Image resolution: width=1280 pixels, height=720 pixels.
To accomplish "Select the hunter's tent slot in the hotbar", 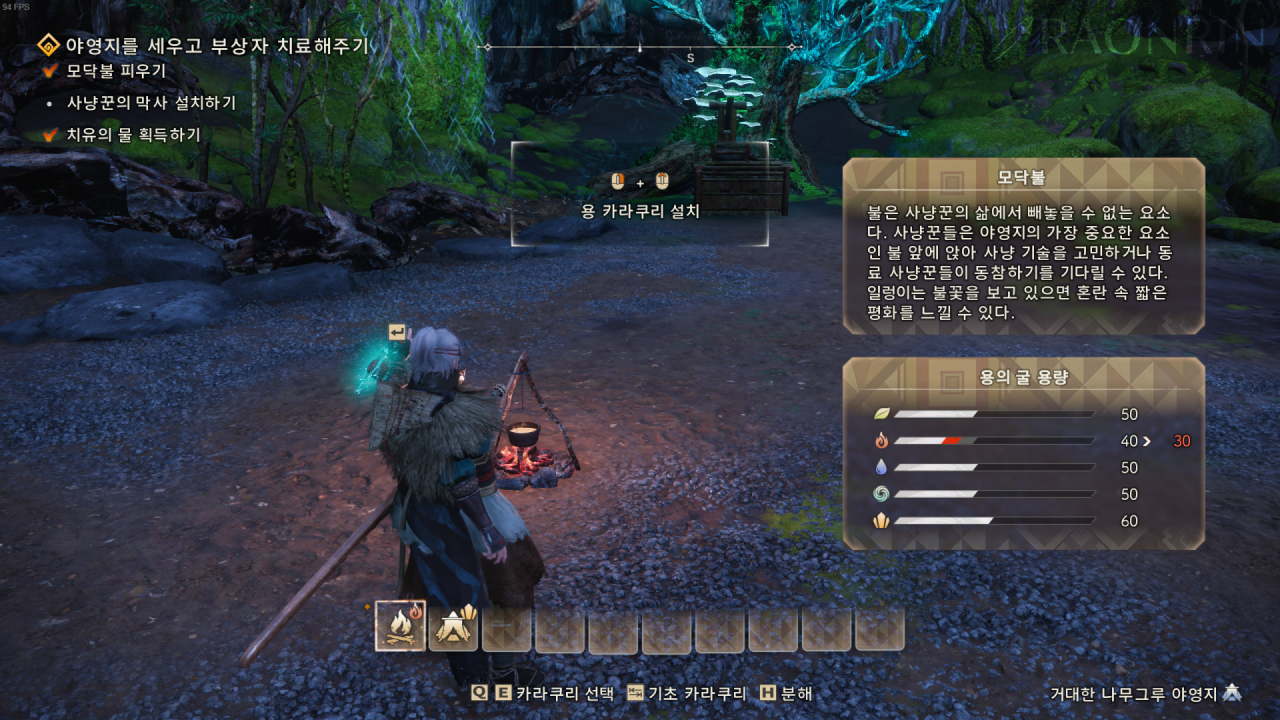I will (453, 626).
